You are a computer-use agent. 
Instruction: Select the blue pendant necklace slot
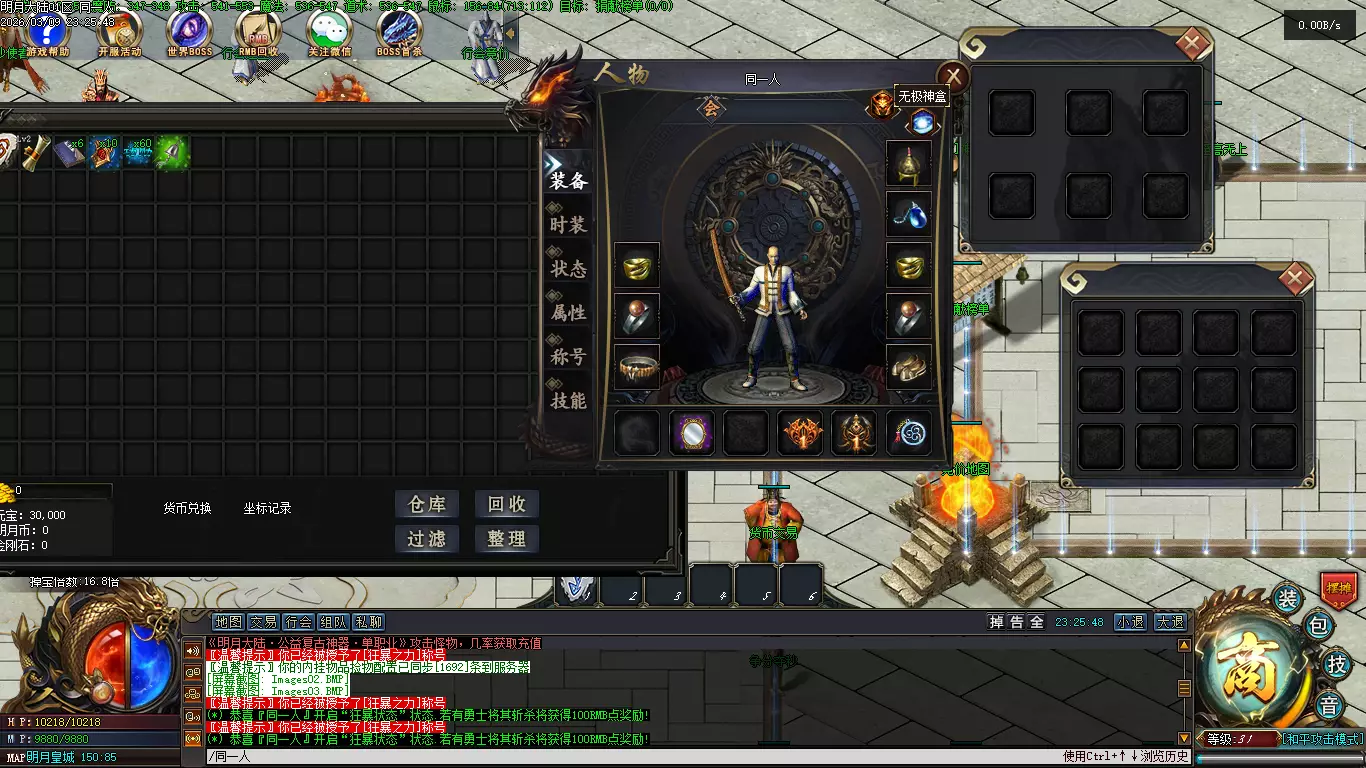pos(909,214)
